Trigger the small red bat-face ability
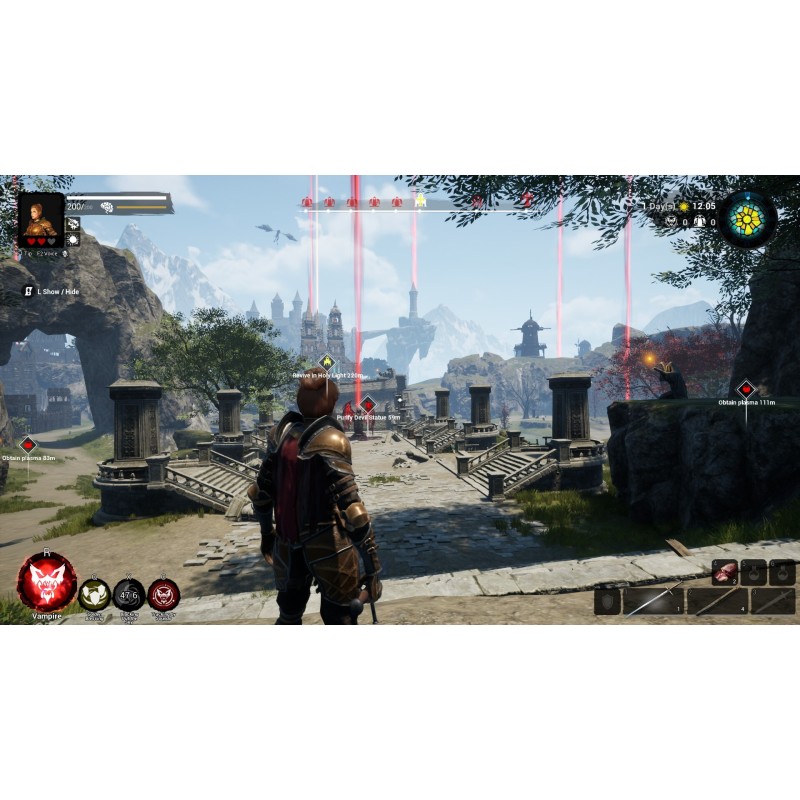Screen dimensions: 800x800 [164, 594]
